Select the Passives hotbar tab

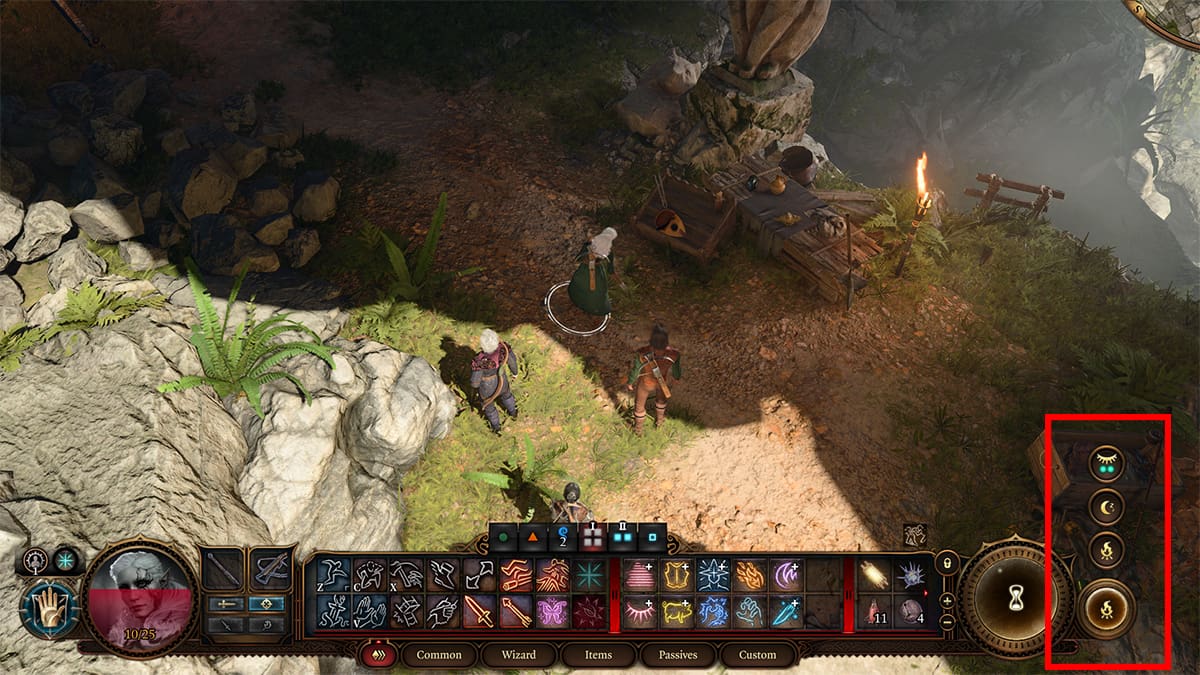(x=677, y=655)
